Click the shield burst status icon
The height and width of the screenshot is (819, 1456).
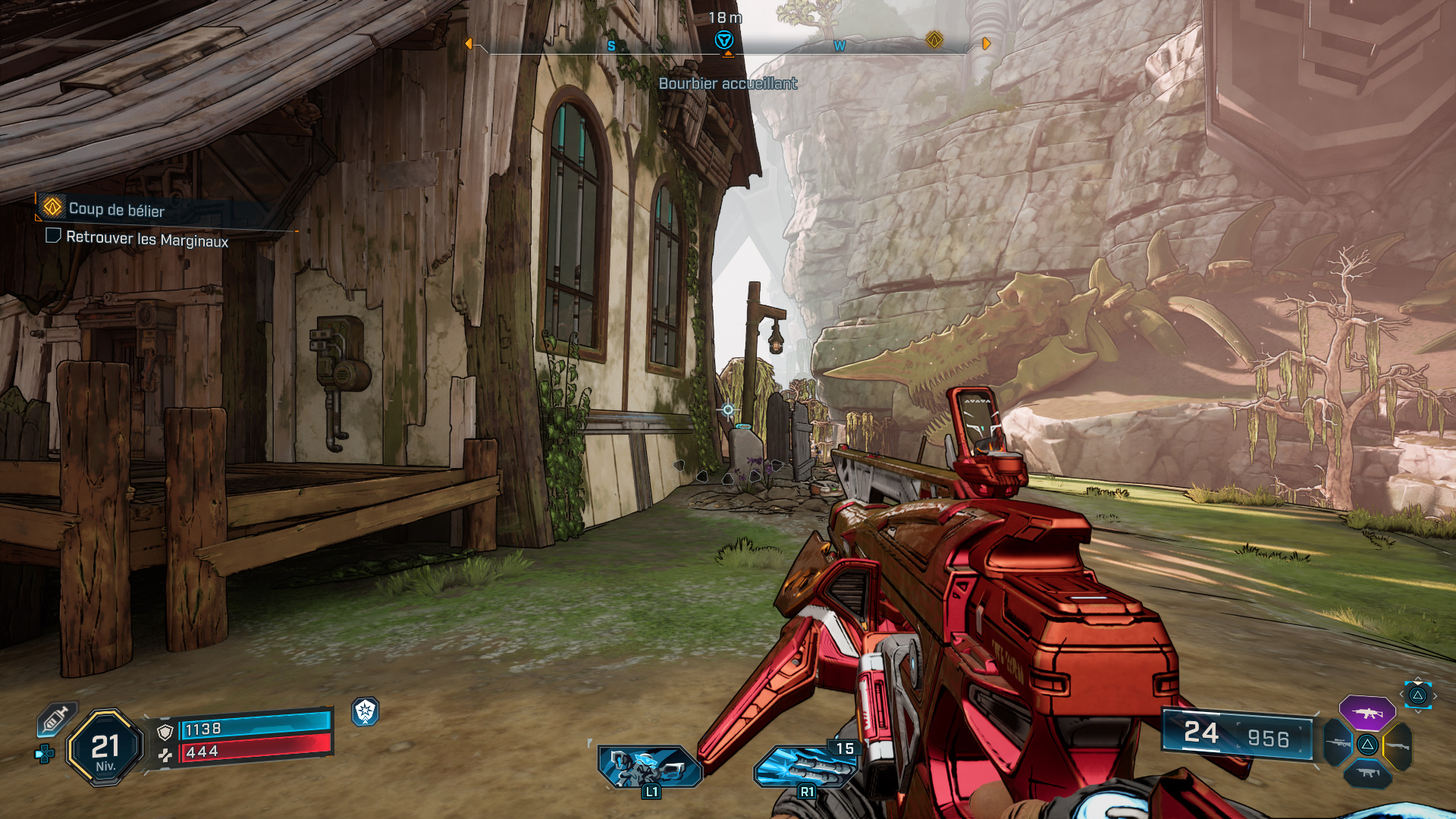pos(366,711)
